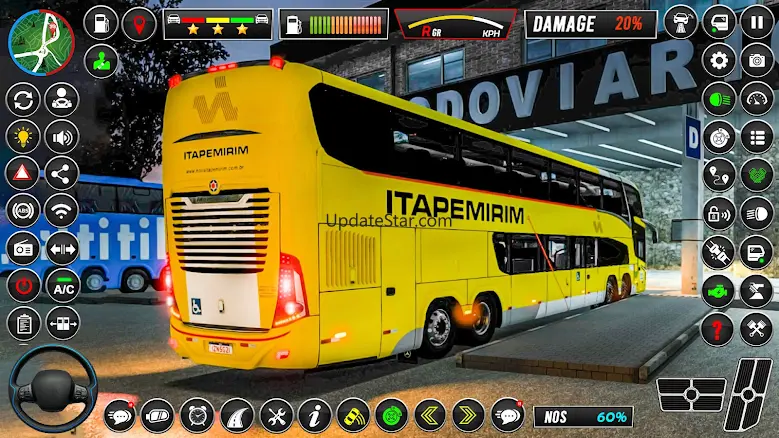Switch on the A/C button
Screen dimensions: 779x438
[63, 286]
